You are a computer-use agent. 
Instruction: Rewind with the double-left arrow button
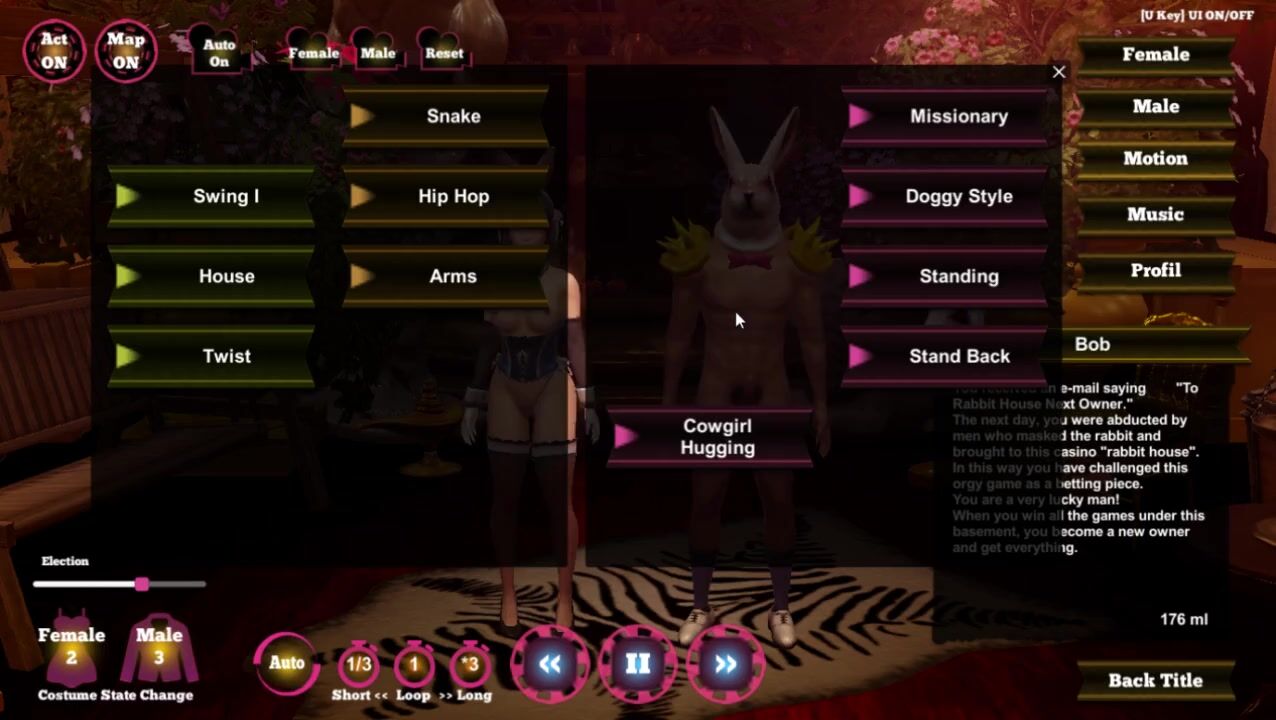tap(550, 663)
